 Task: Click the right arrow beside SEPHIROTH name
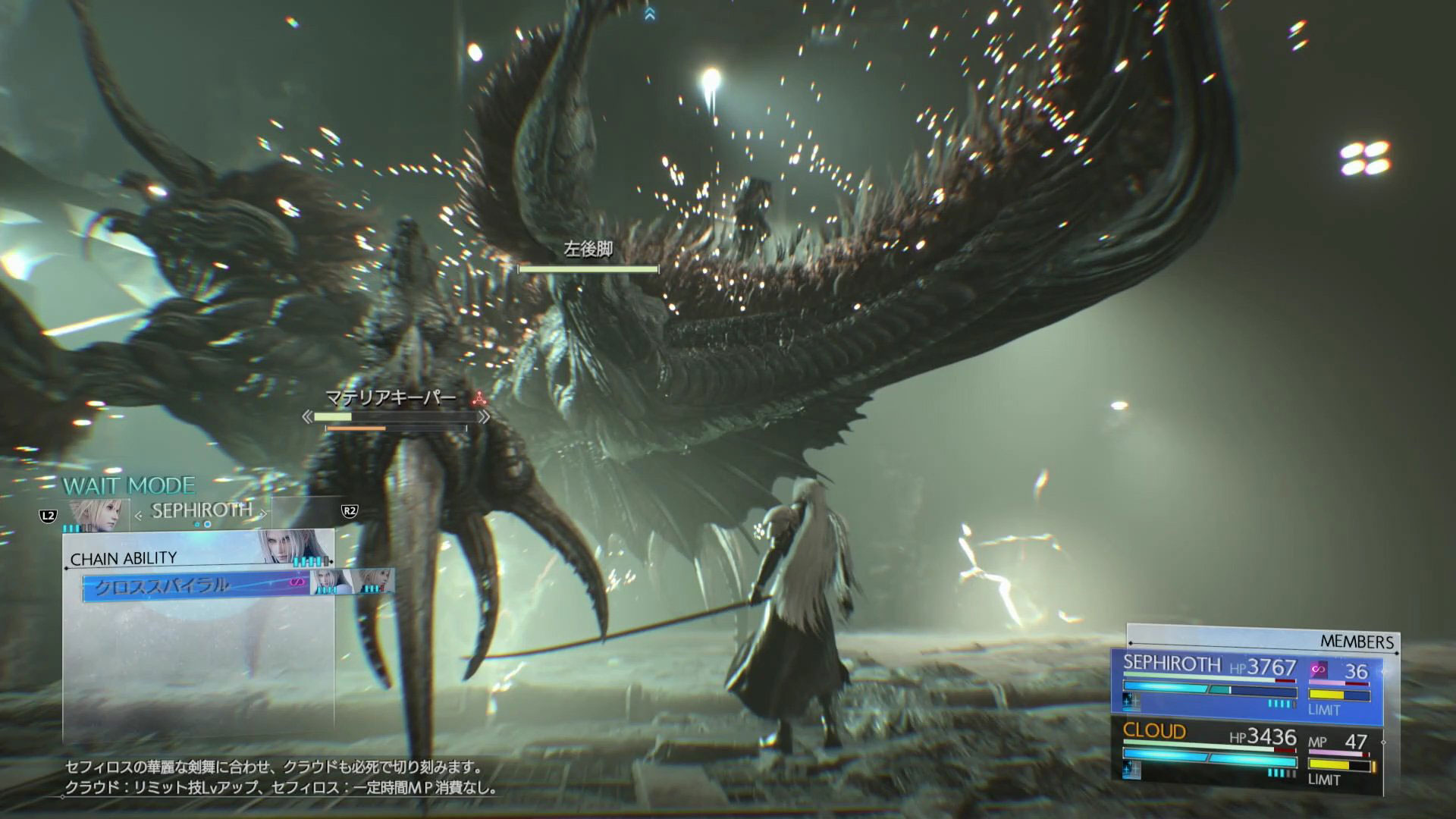[x=263, y=514]
